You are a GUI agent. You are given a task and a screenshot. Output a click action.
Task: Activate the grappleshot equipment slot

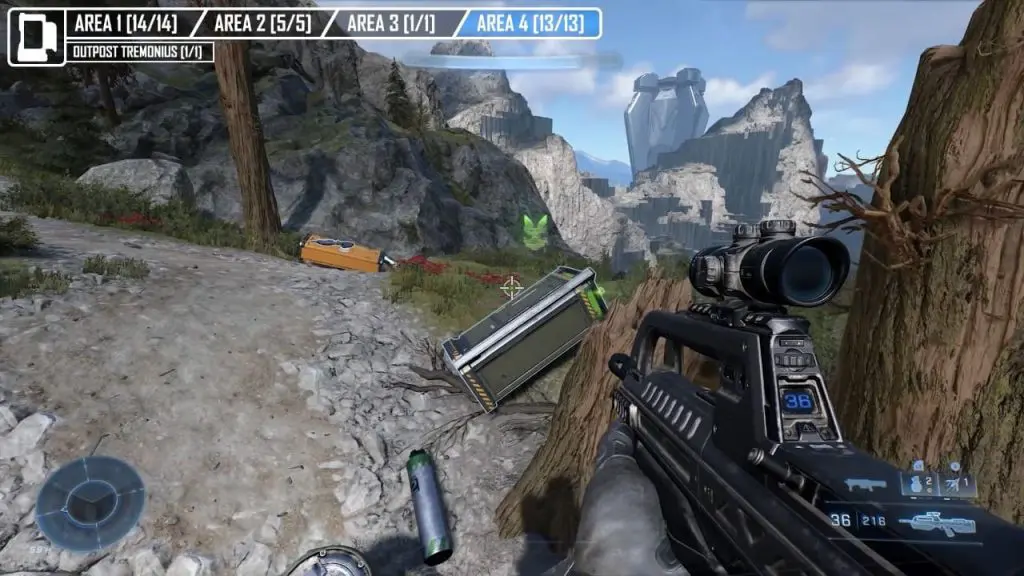tap(956, 484)
